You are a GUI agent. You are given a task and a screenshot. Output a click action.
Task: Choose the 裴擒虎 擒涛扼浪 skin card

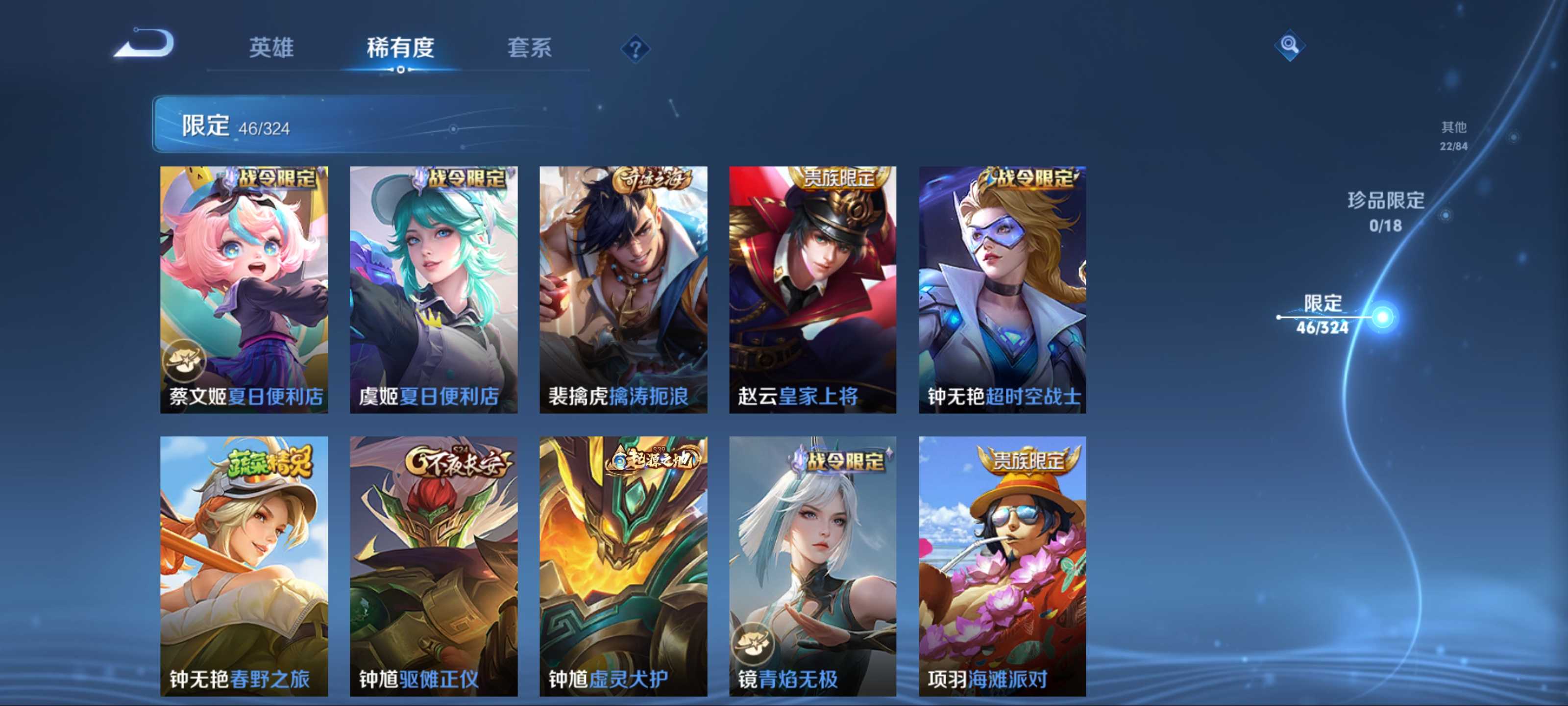(x=623, y=289)
